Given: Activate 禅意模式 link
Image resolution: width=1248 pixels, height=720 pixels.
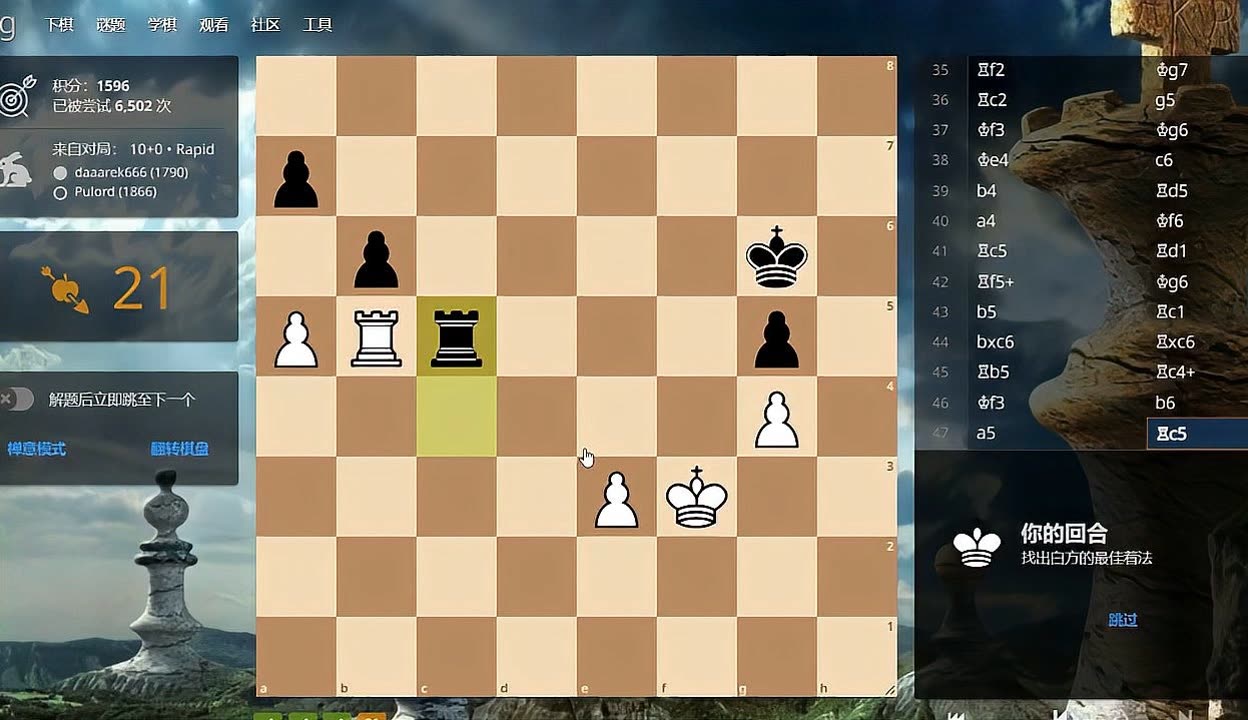Looking at the screenshot, I should pyautogui.click(x=37, y=449).
